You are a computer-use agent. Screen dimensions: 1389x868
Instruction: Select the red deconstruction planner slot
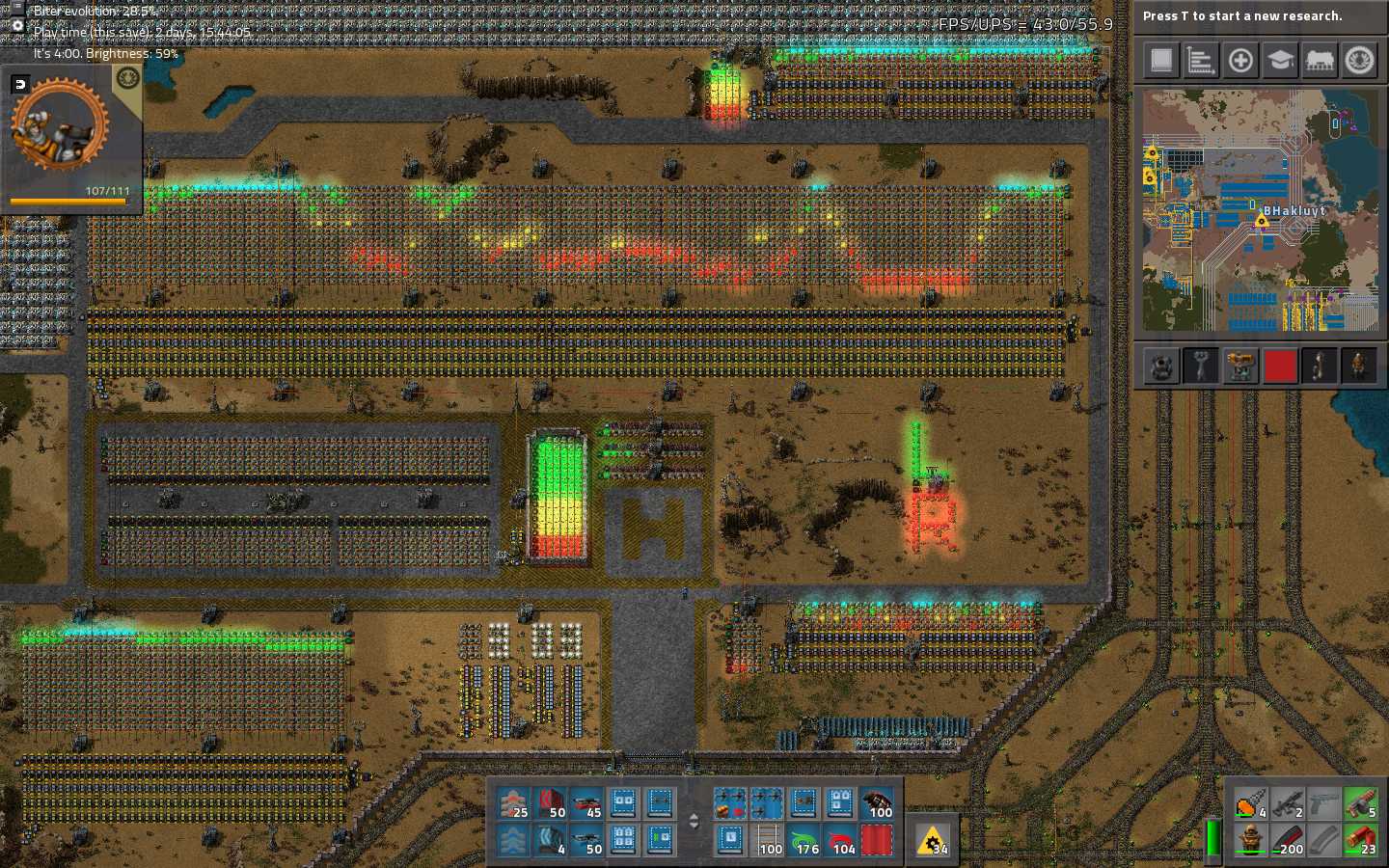pos(877,840)
